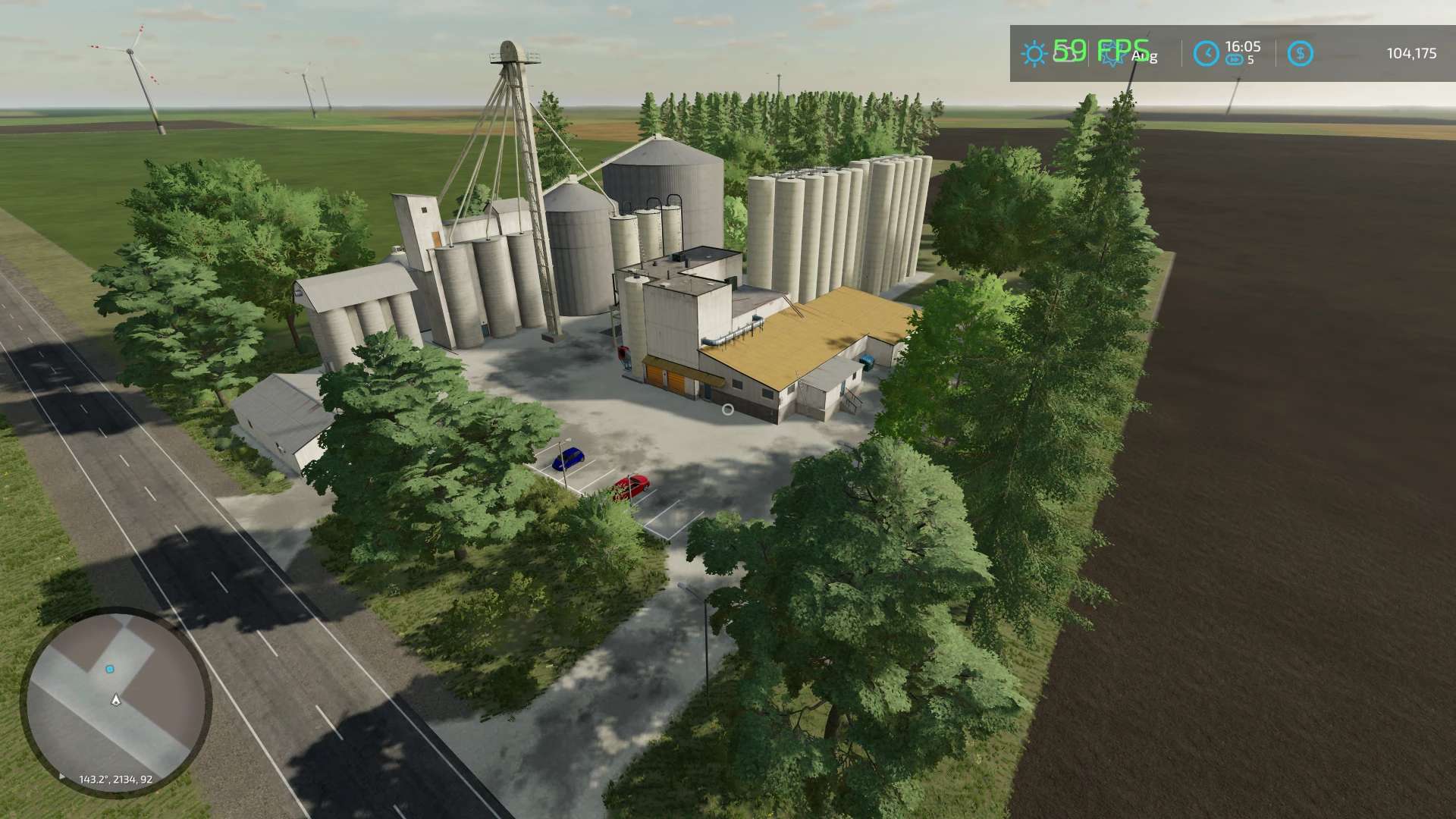Screen dimensions: 1456x819
Task: Click the sun weather icon
Action: pos(1034,54)
